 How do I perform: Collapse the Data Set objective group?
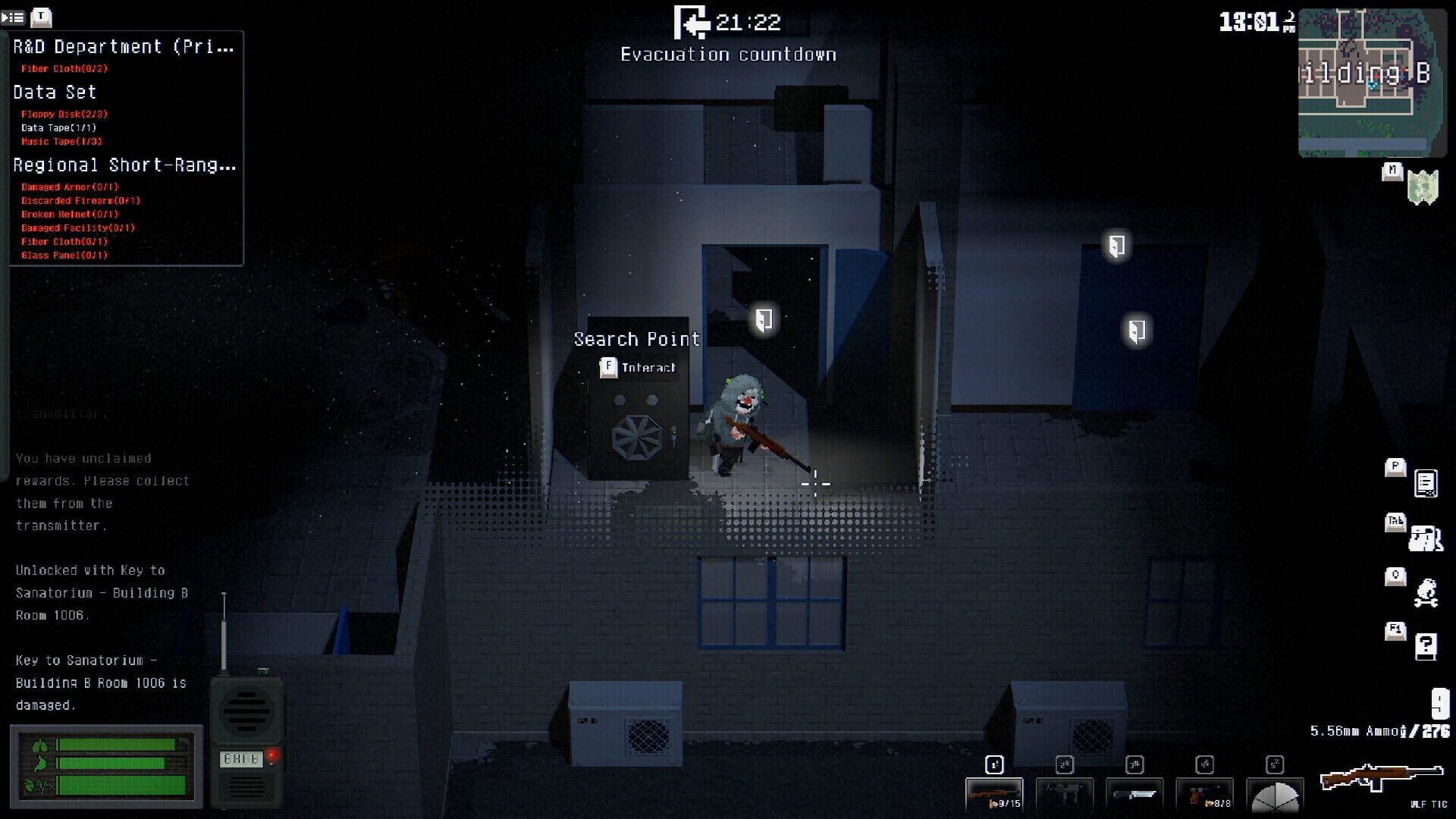[x=54, y=92]
